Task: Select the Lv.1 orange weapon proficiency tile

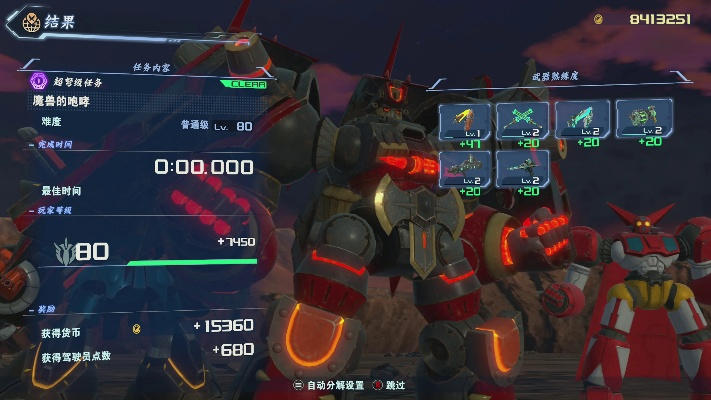Action: tap(464, 120)
